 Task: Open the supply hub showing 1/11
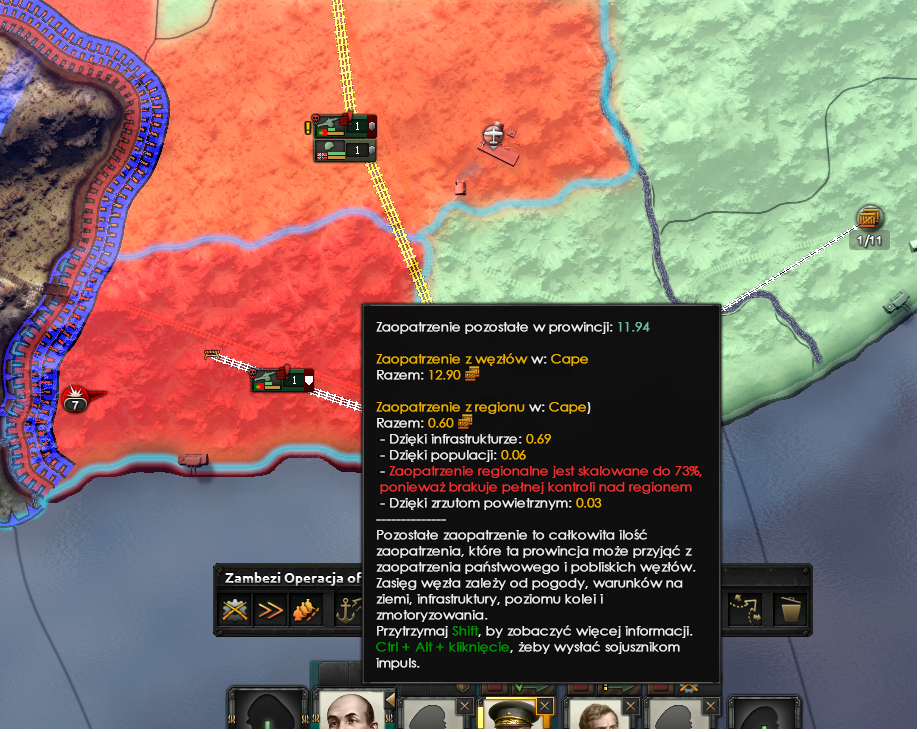click(x=869, y=219)
